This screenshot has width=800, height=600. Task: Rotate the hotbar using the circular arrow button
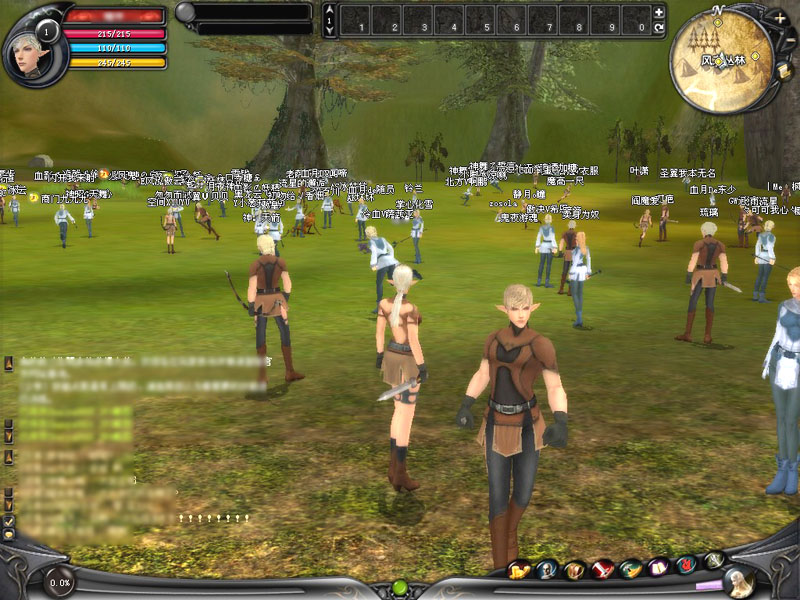tap(658, 29)
